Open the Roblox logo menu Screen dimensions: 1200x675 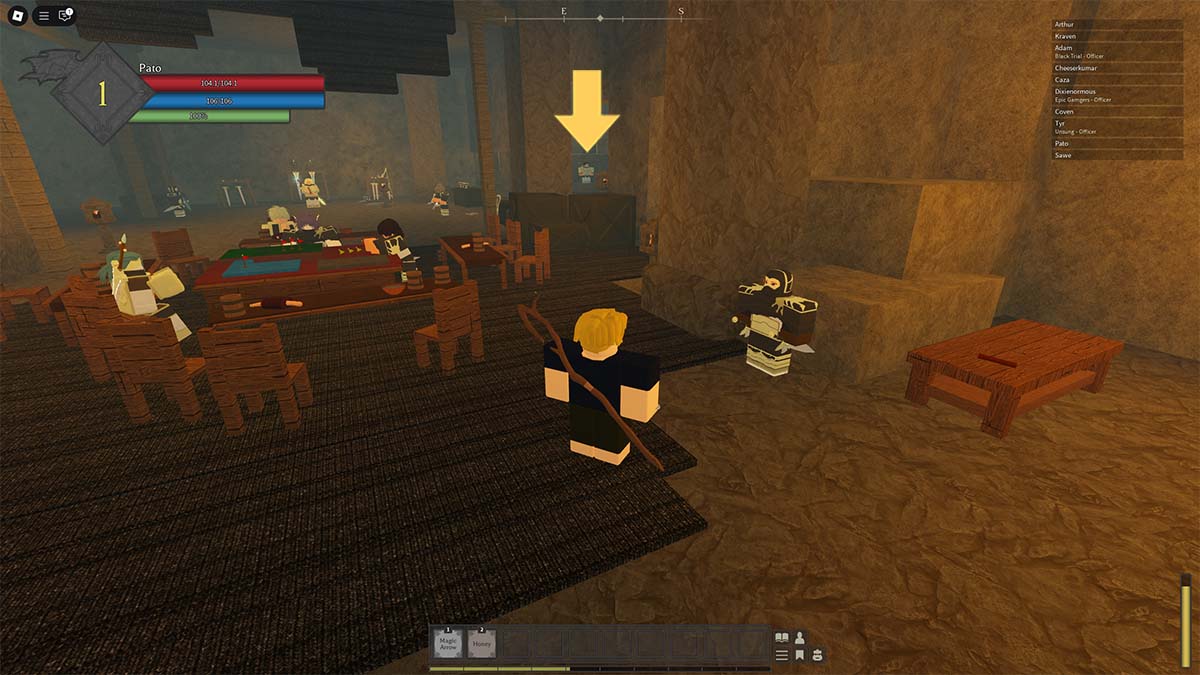click(16, 16)
